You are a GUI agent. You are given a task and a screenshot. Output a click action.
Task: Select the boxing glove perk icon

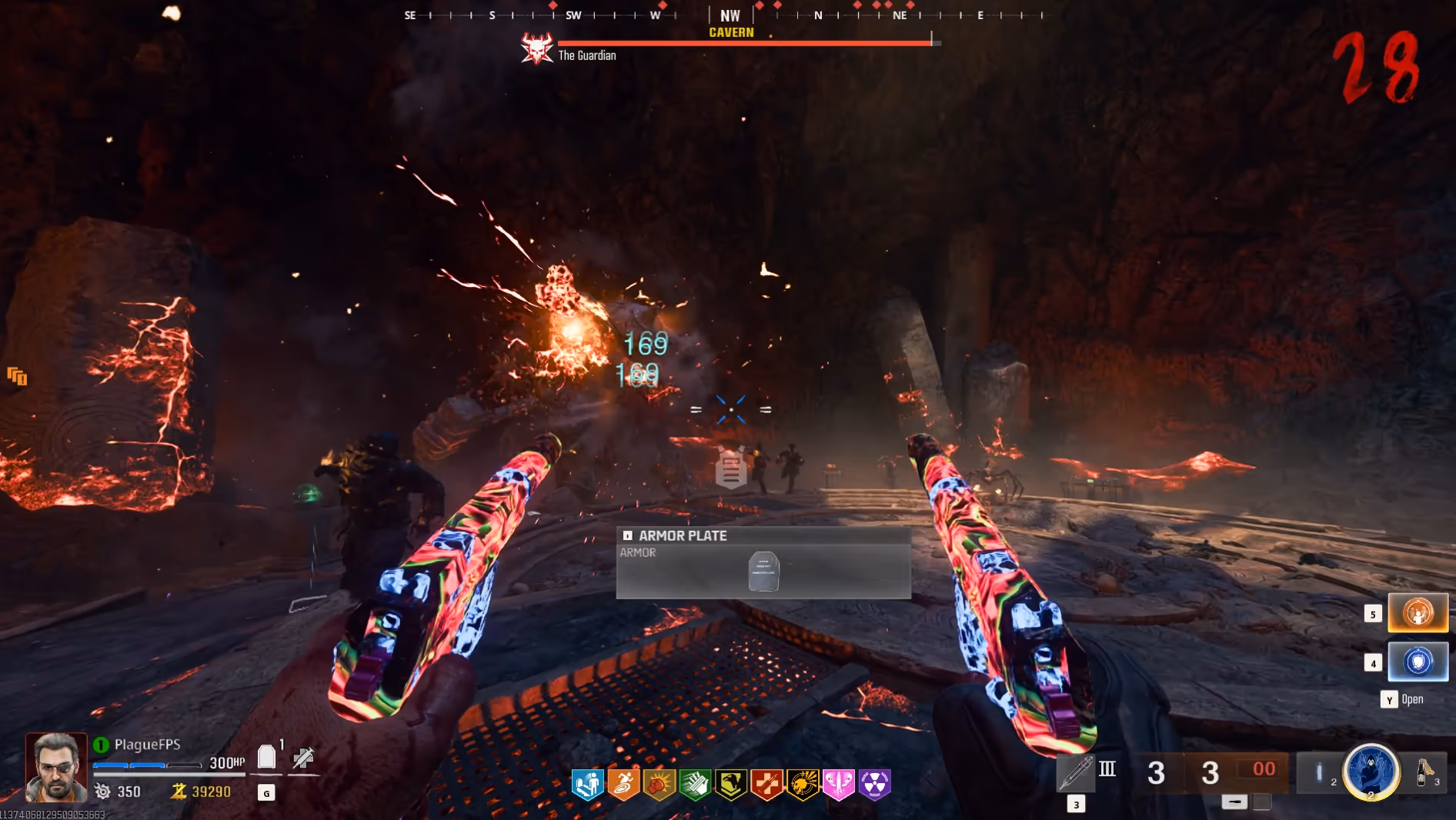660,784
